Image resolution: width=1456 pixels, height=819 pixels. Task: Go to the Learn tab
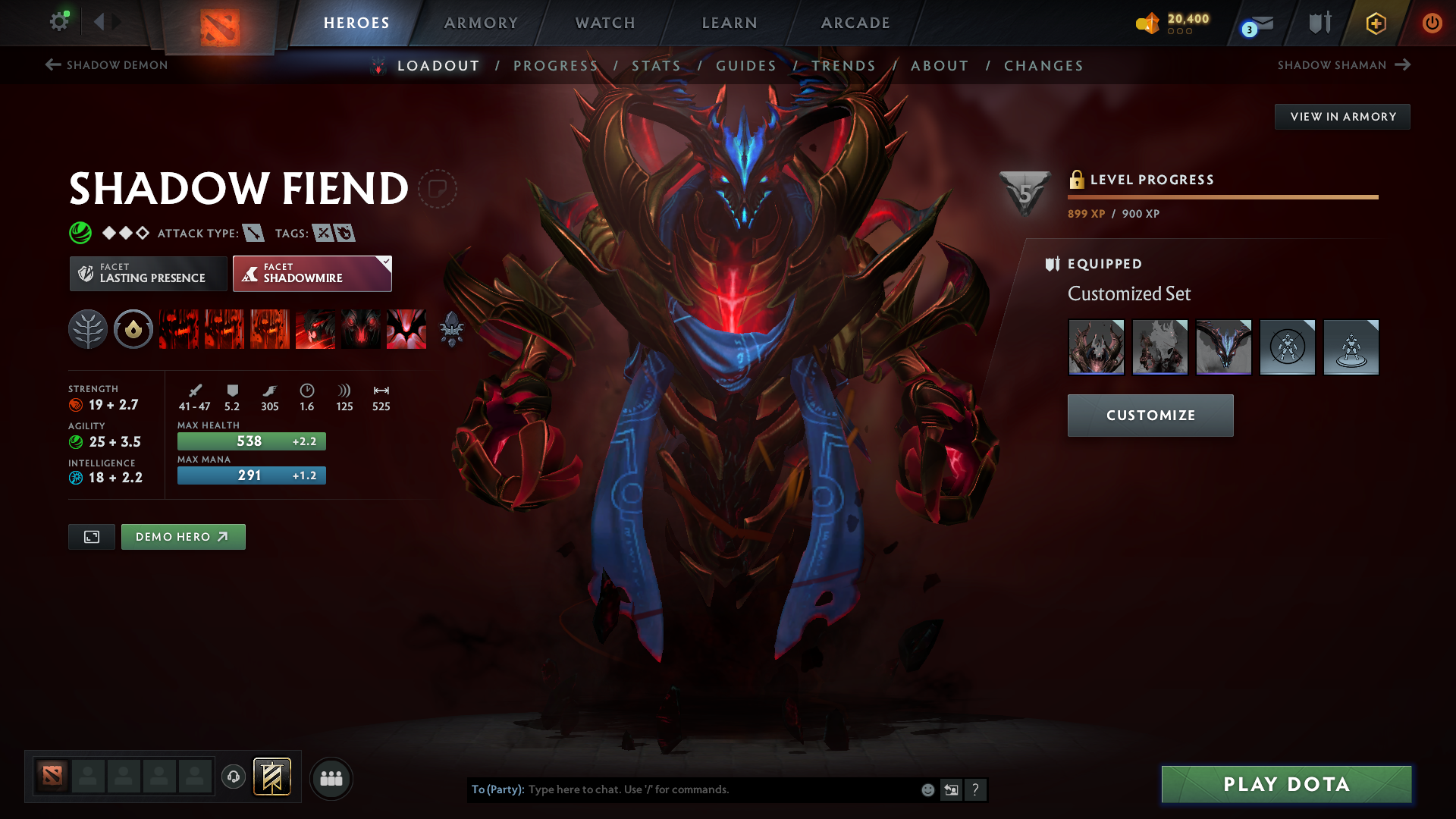(x=730, y=23)
